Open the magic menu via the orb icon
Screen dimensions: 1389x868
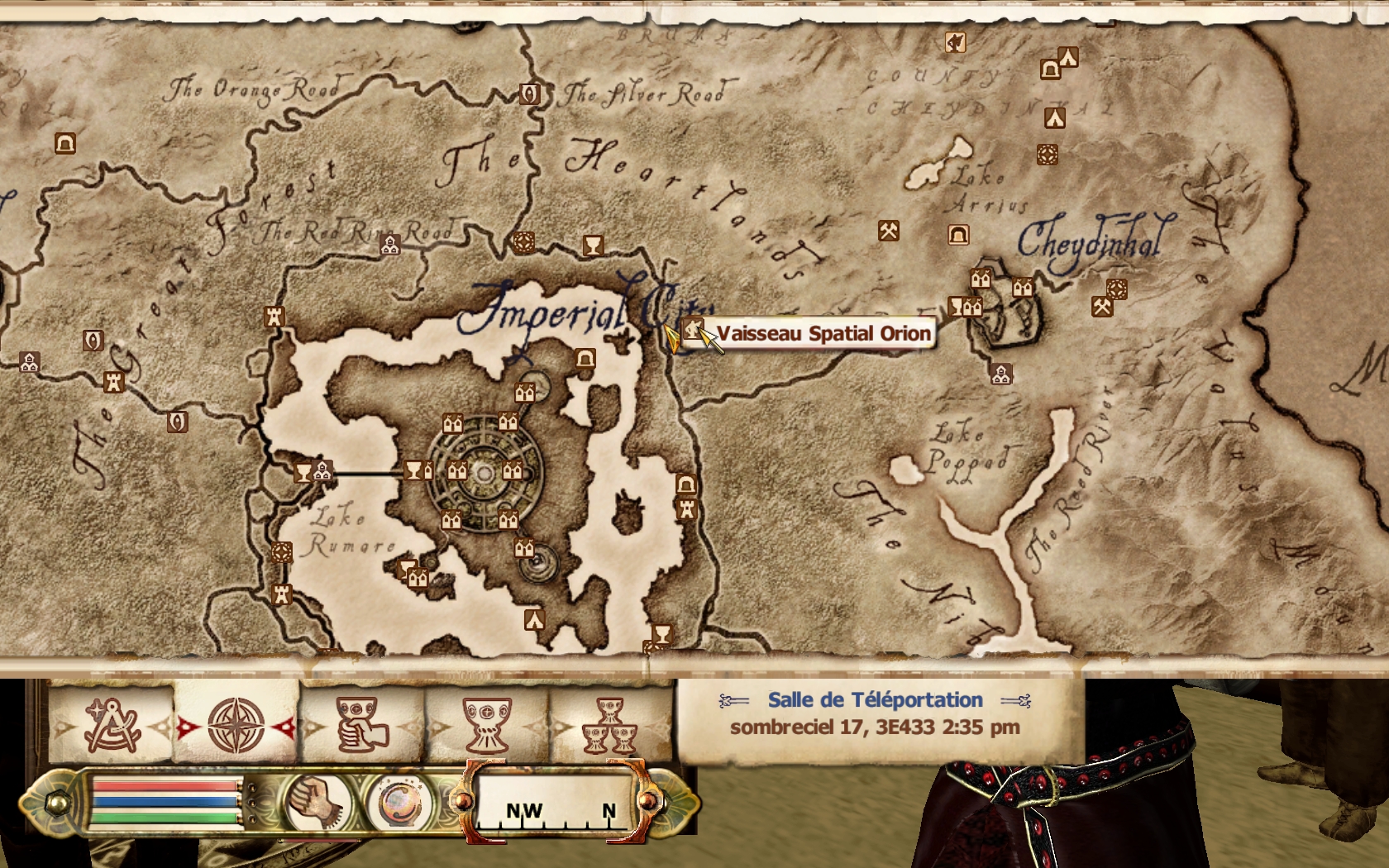[399, 802]
